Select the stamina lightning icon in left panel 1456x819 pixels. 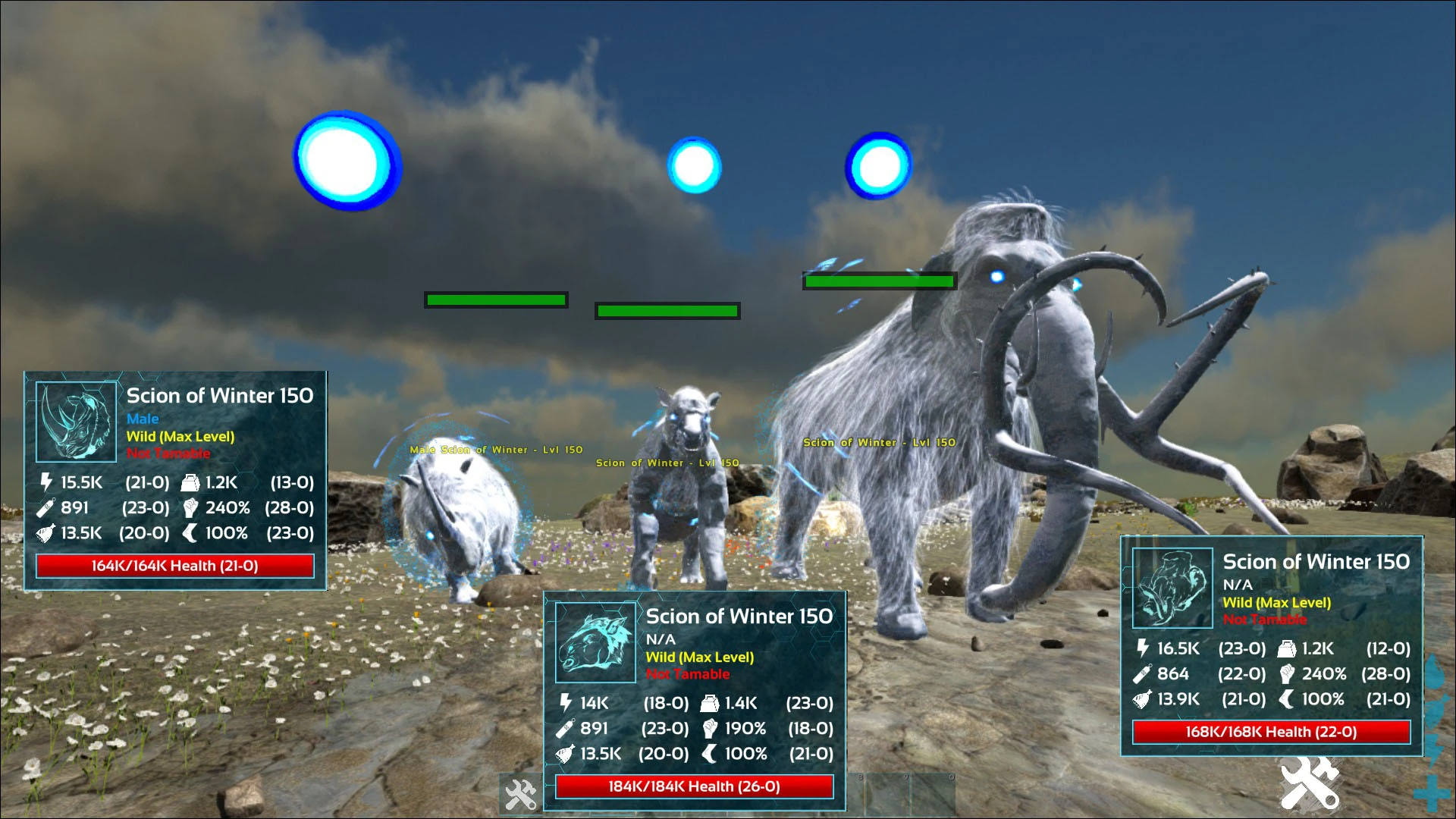(47, 482)
